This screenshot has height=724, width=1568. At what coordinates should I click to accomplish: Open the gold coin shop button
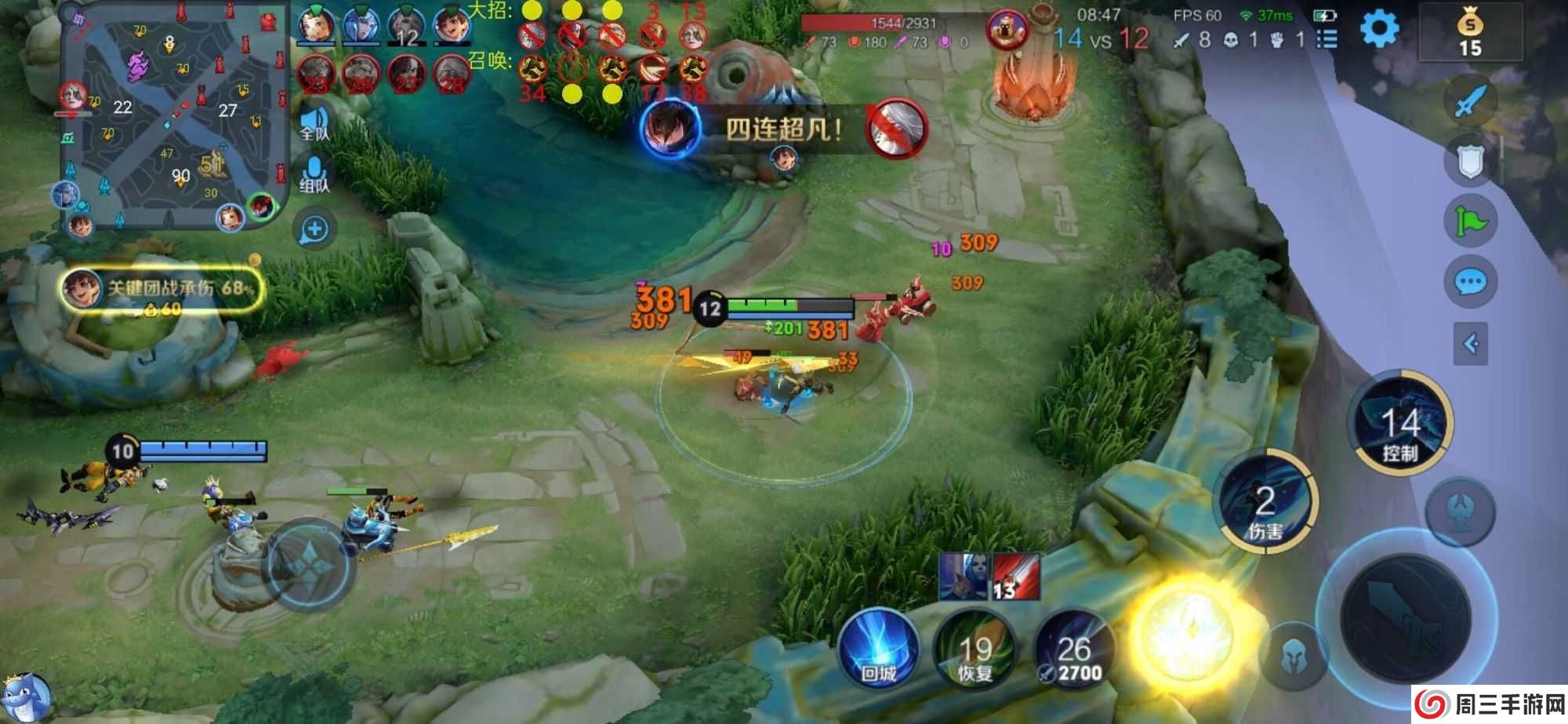pyautogui.click(x=1470, y=33)
